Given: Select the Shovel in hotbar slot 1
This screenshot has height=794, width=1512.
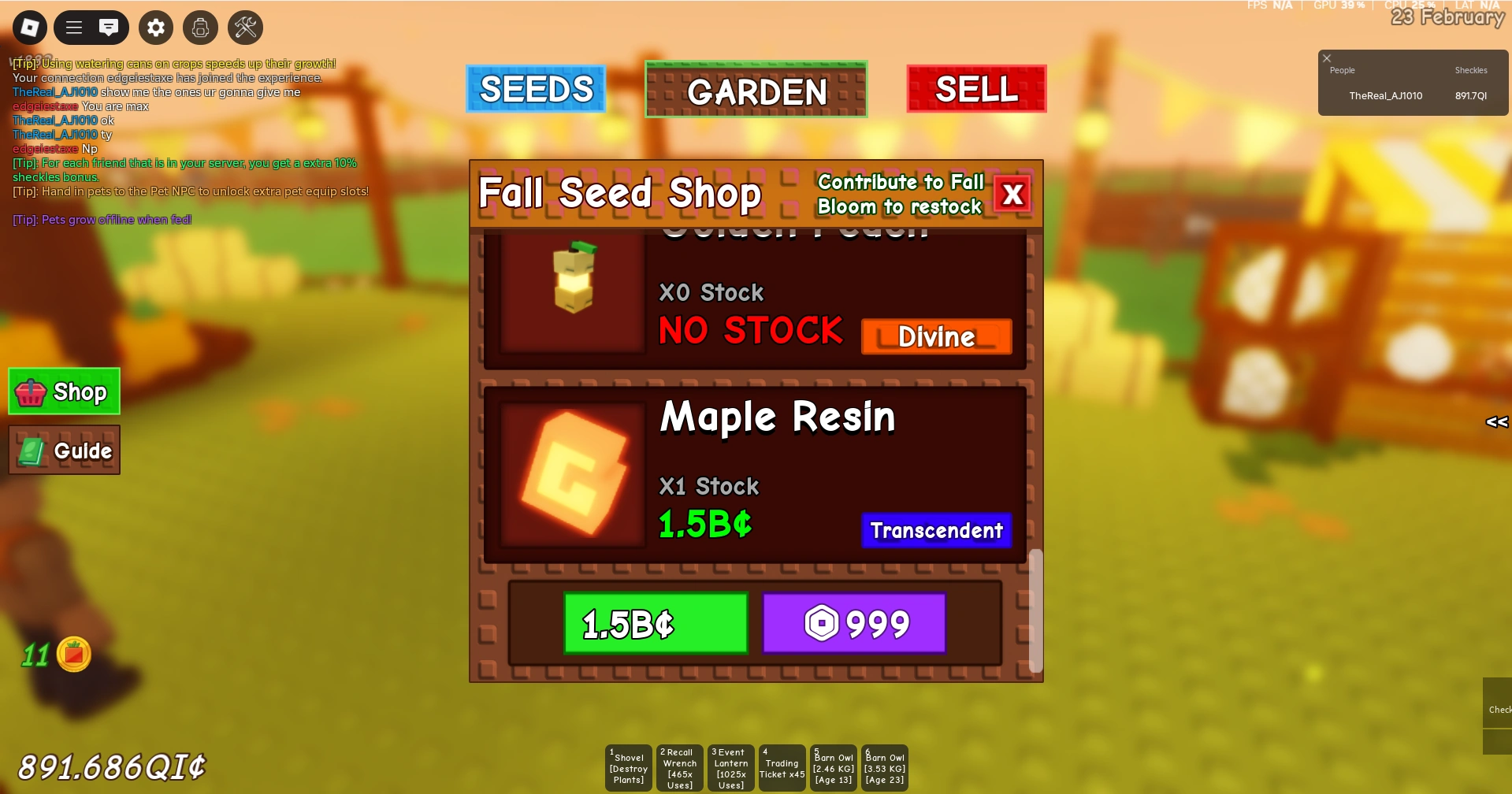Looking at the screenshot, I should coord(628,768).
